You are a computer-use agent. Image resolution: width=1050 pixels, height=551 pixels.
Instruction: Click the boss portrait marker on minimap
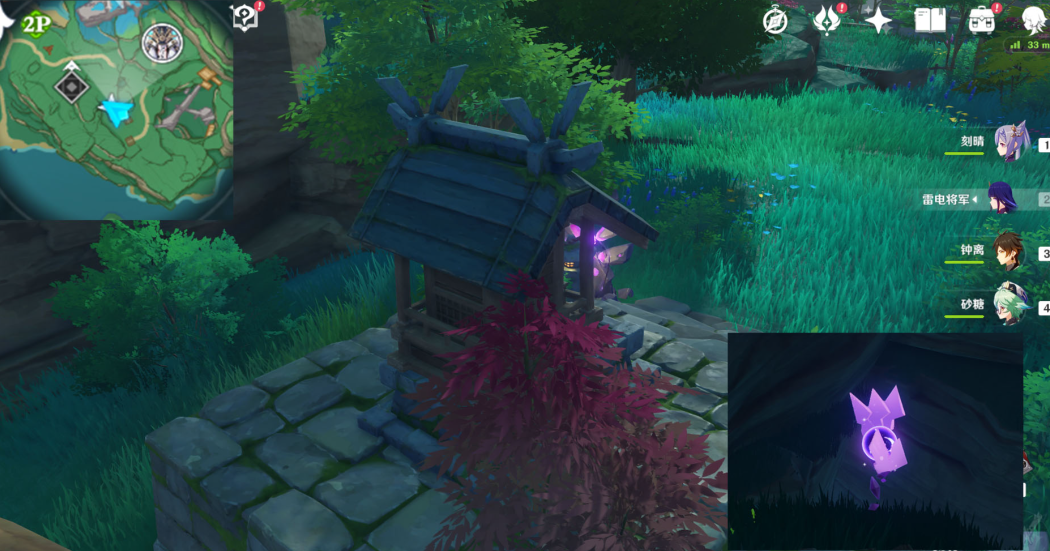click(x=160, y=43)
